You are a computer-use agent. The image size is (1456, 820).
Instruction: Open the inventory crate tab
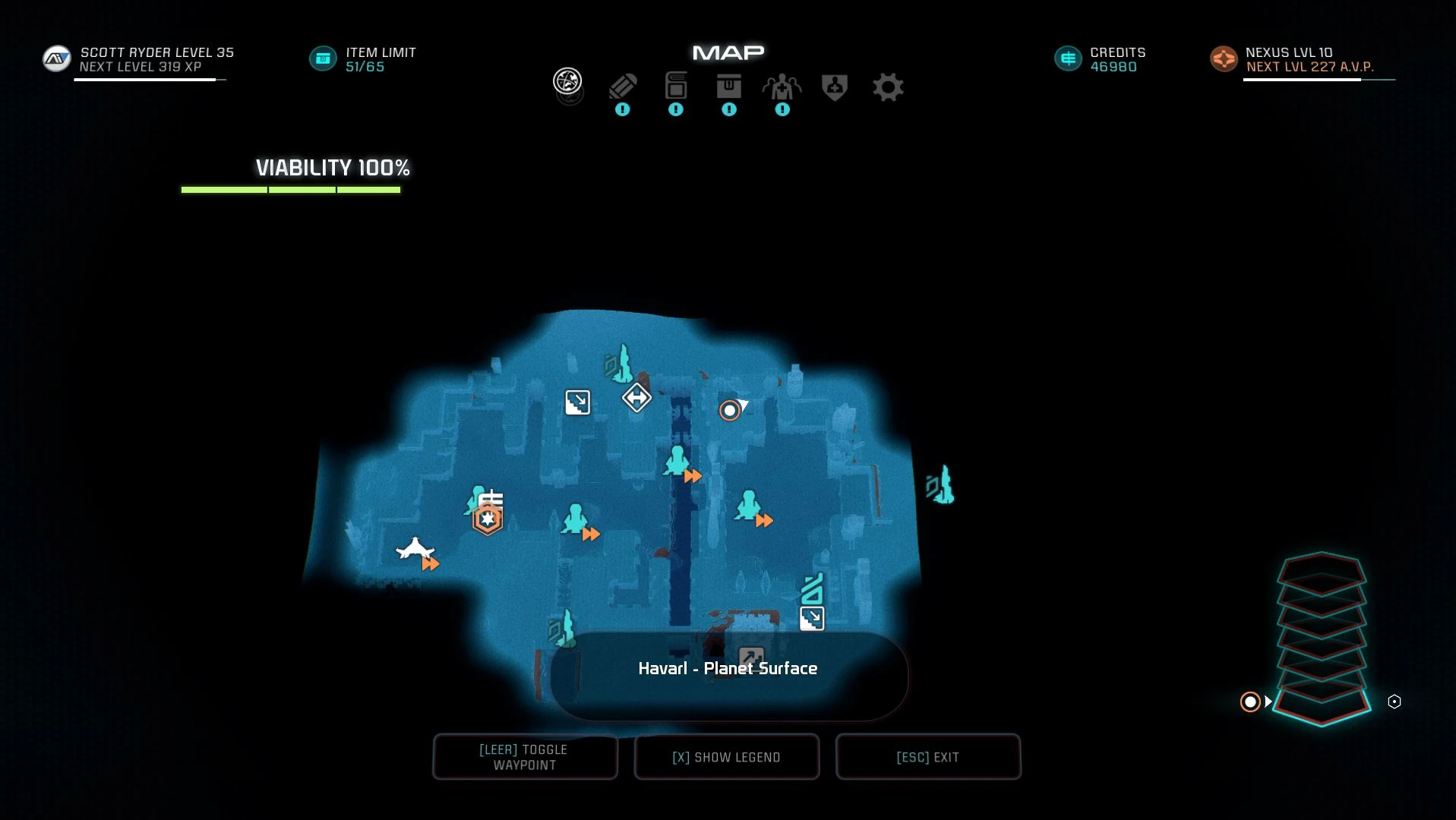click(729, 87)
